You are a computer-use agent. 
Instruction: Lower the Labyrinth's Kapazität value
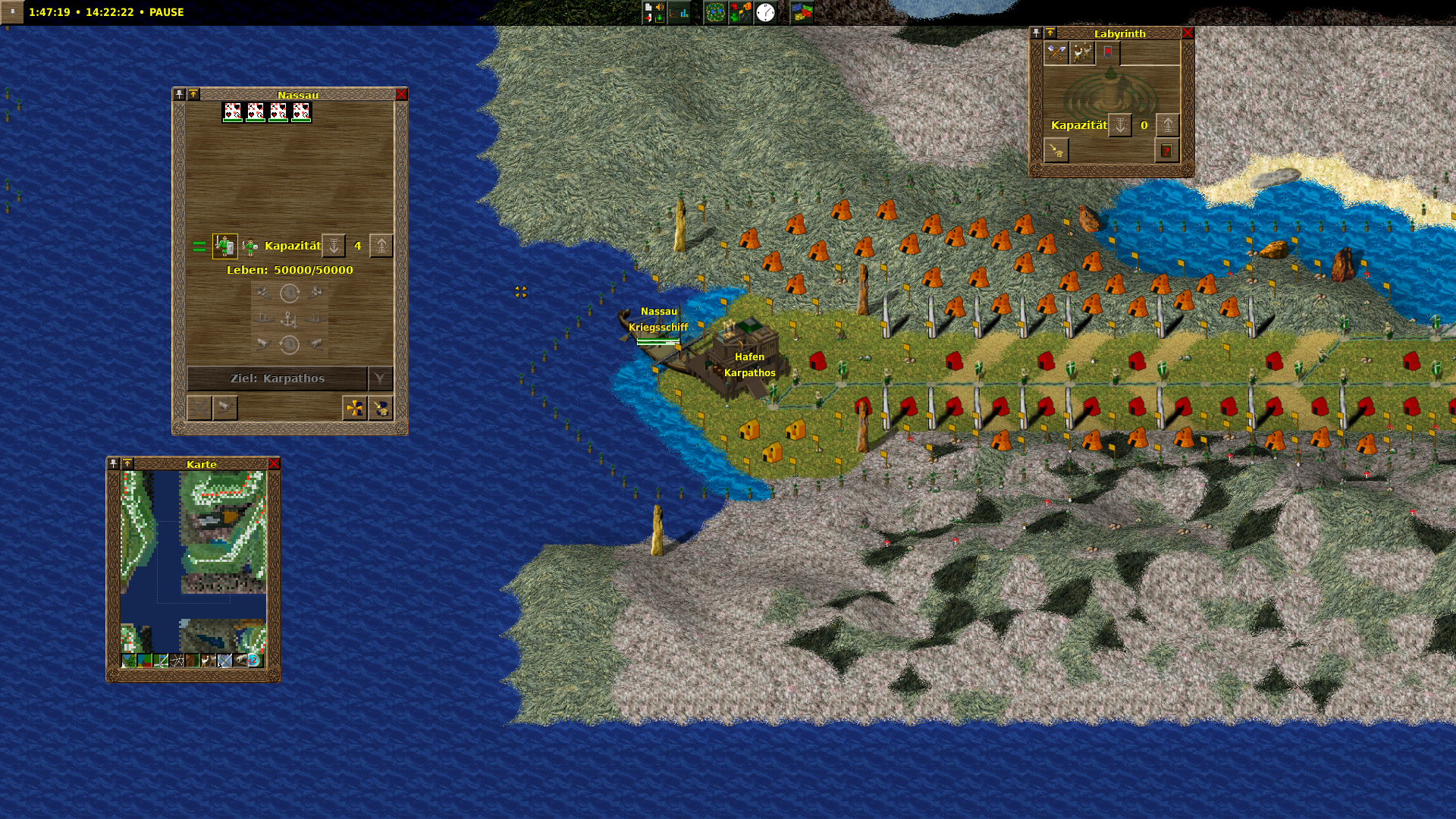1120,125
